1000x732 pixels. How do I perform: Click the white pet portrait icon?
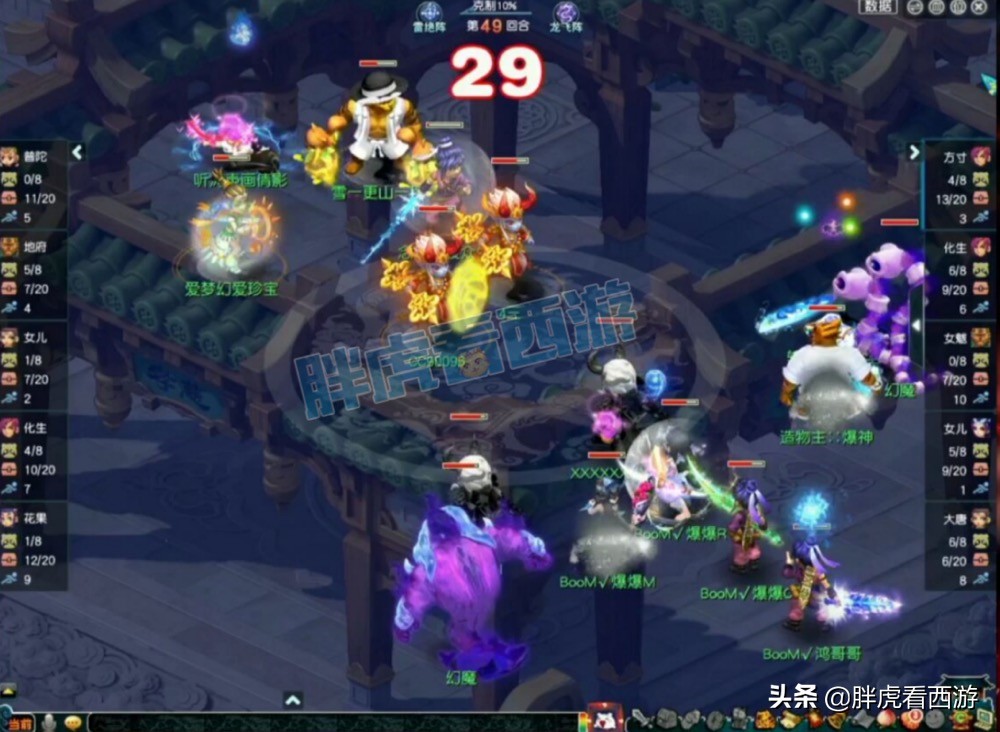point(603,719)
